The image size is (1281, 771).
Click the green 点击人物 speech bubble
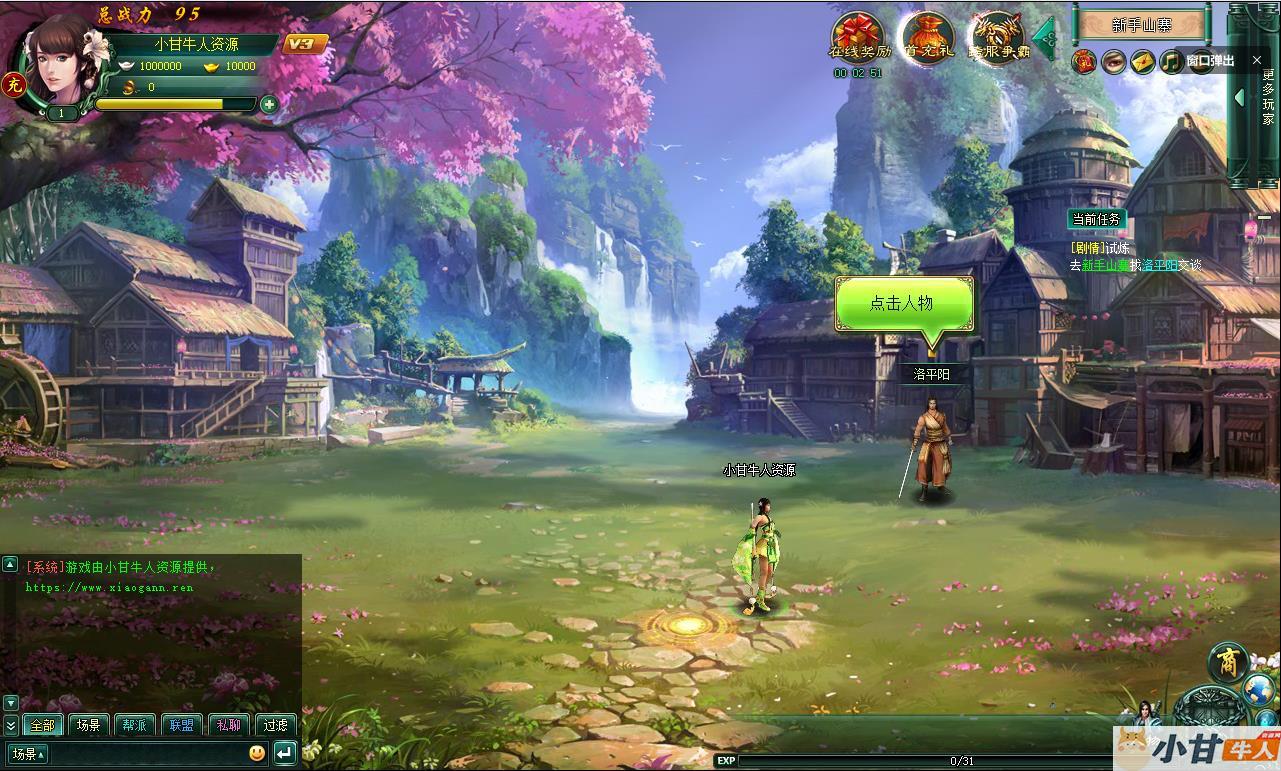(903, 303)
